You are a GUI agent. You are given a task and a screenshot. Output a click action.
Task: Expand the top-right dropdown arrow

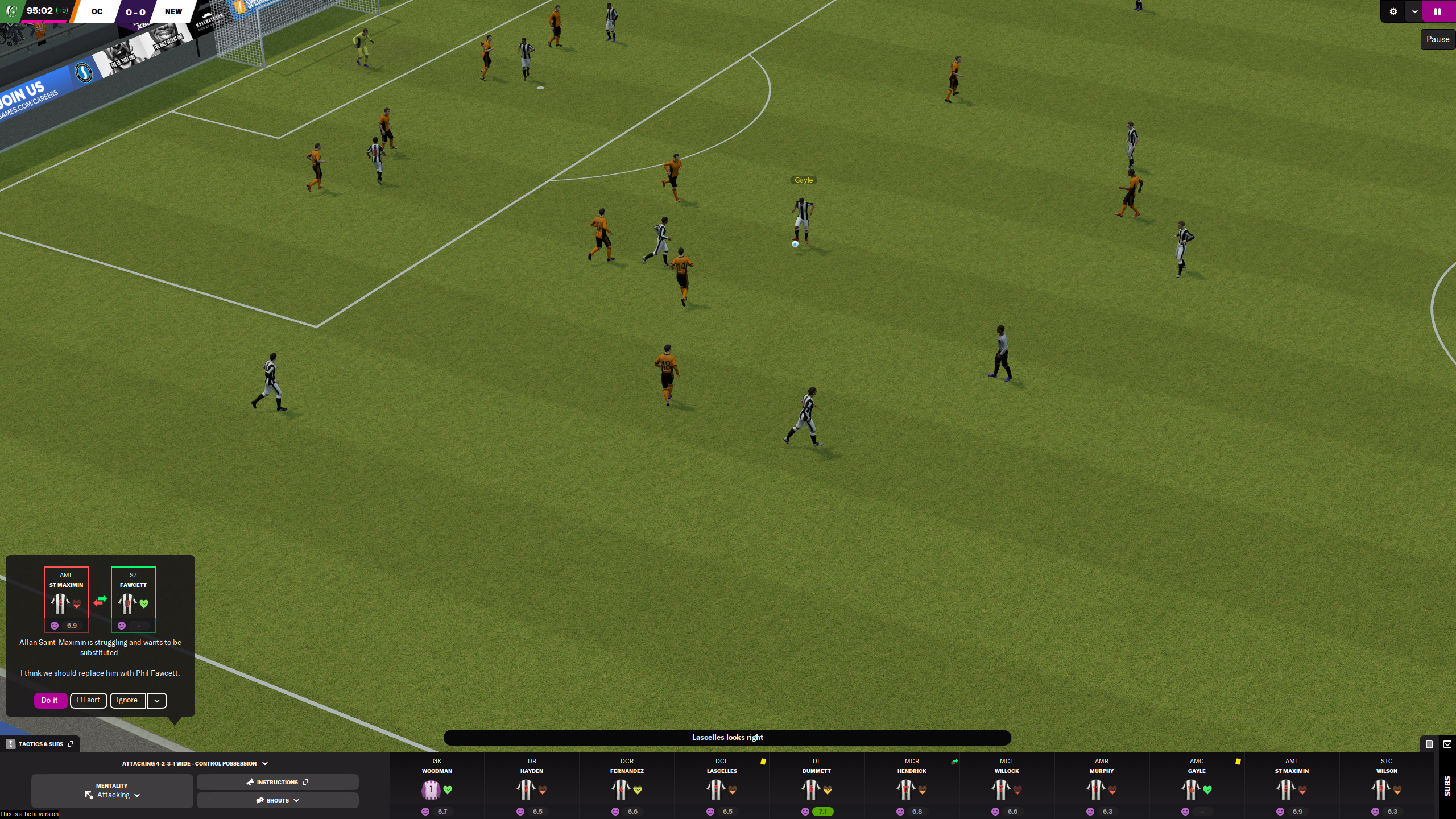[x=1414, y=11]
